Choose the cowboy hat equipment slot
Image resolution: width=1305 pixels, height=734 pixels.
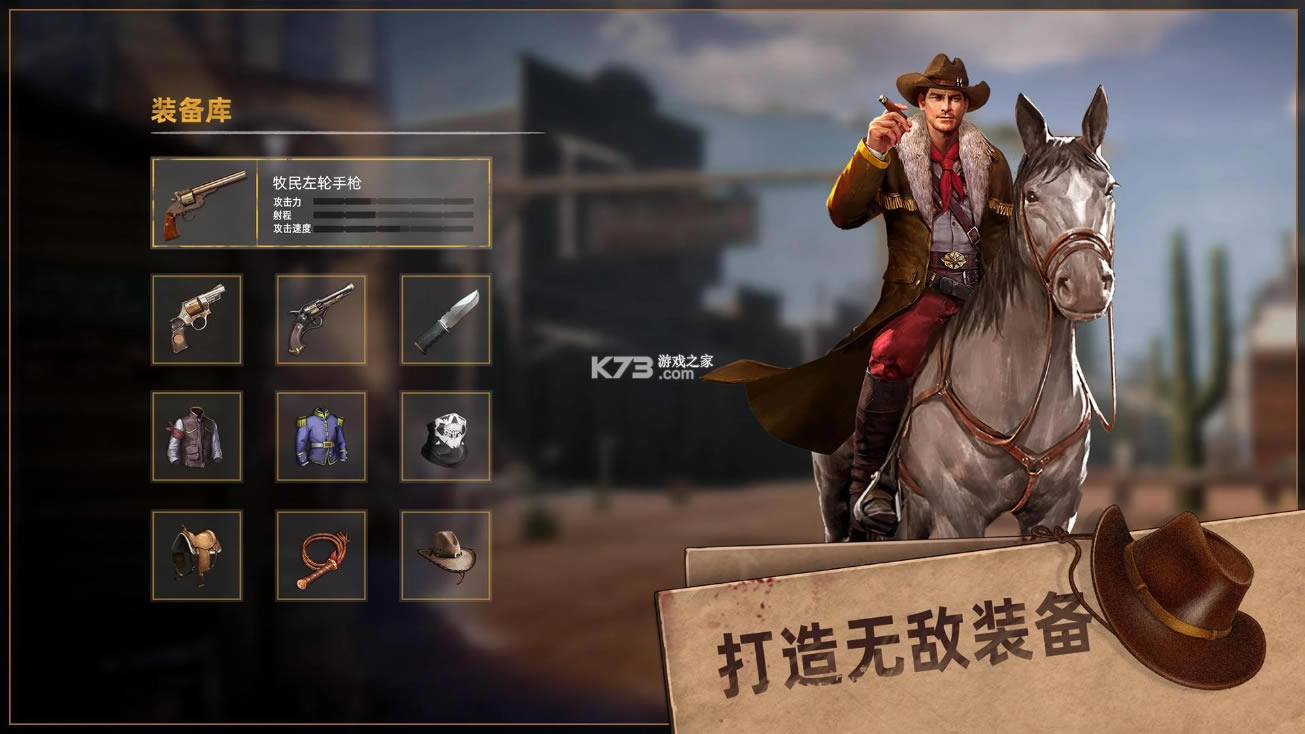tap(446, 555)
